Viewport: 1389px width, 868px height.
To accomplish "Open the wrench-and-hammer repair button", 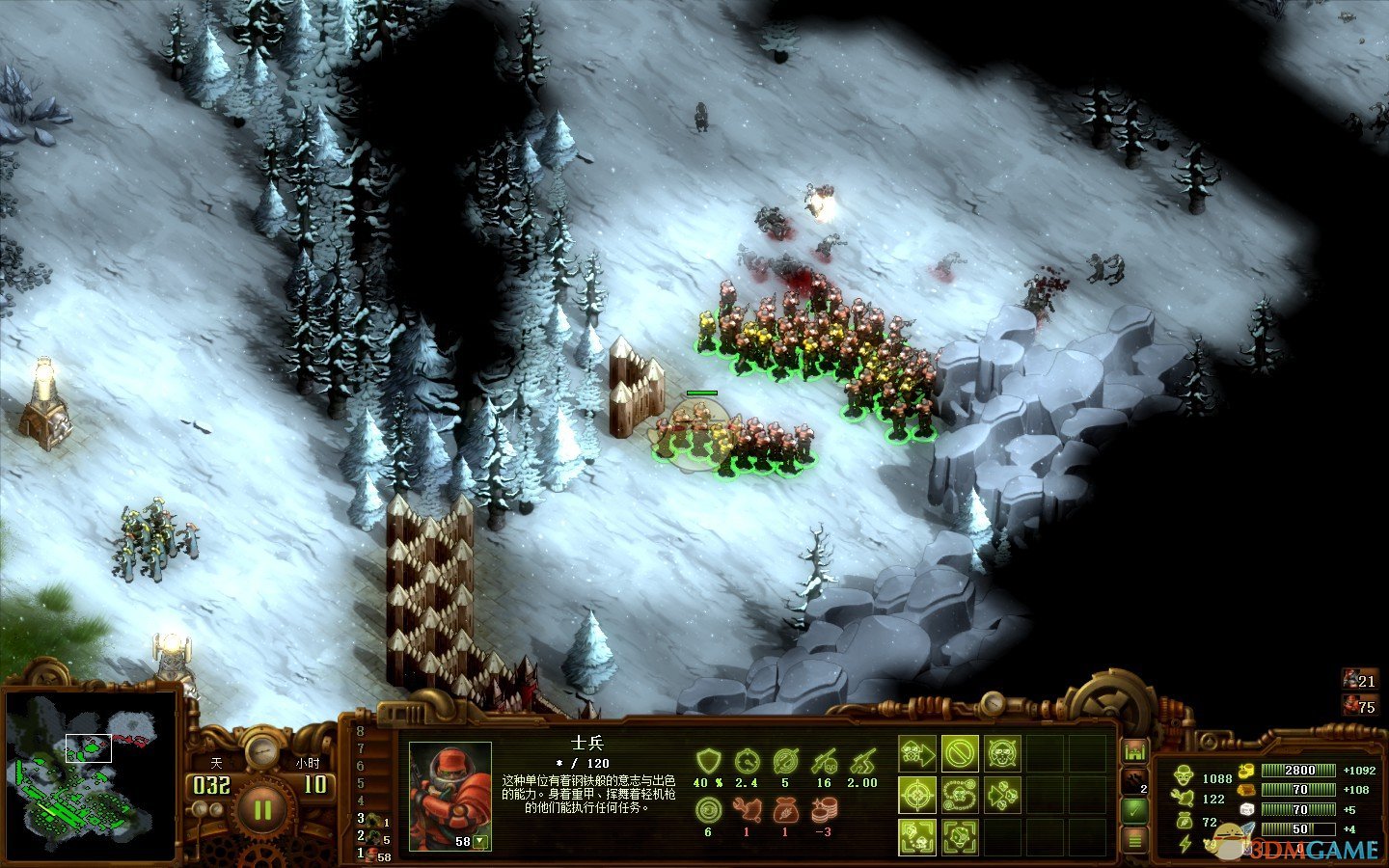I will click(x=1135, y=780).
